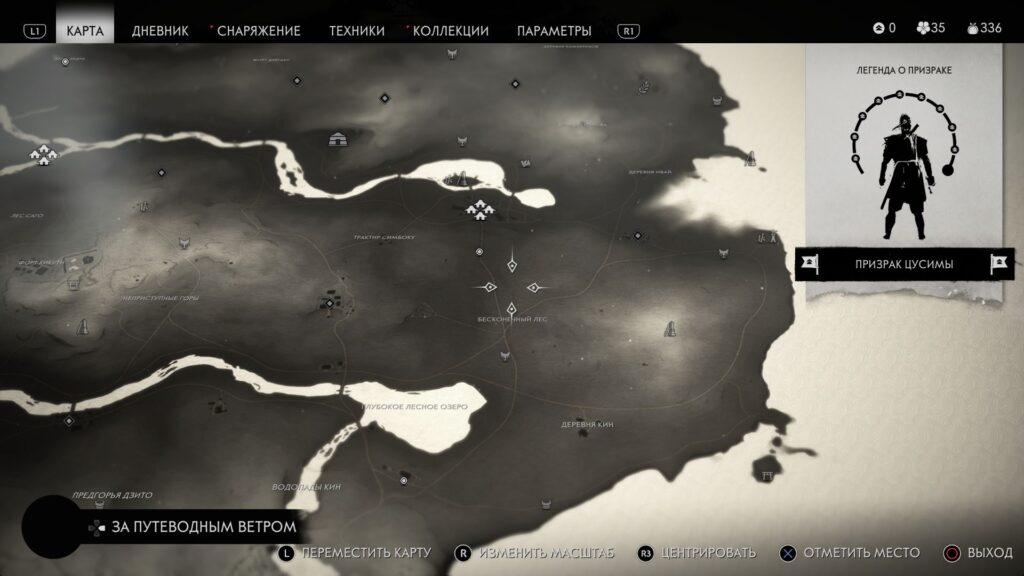Switch to the Карта tab

(85, 30)
